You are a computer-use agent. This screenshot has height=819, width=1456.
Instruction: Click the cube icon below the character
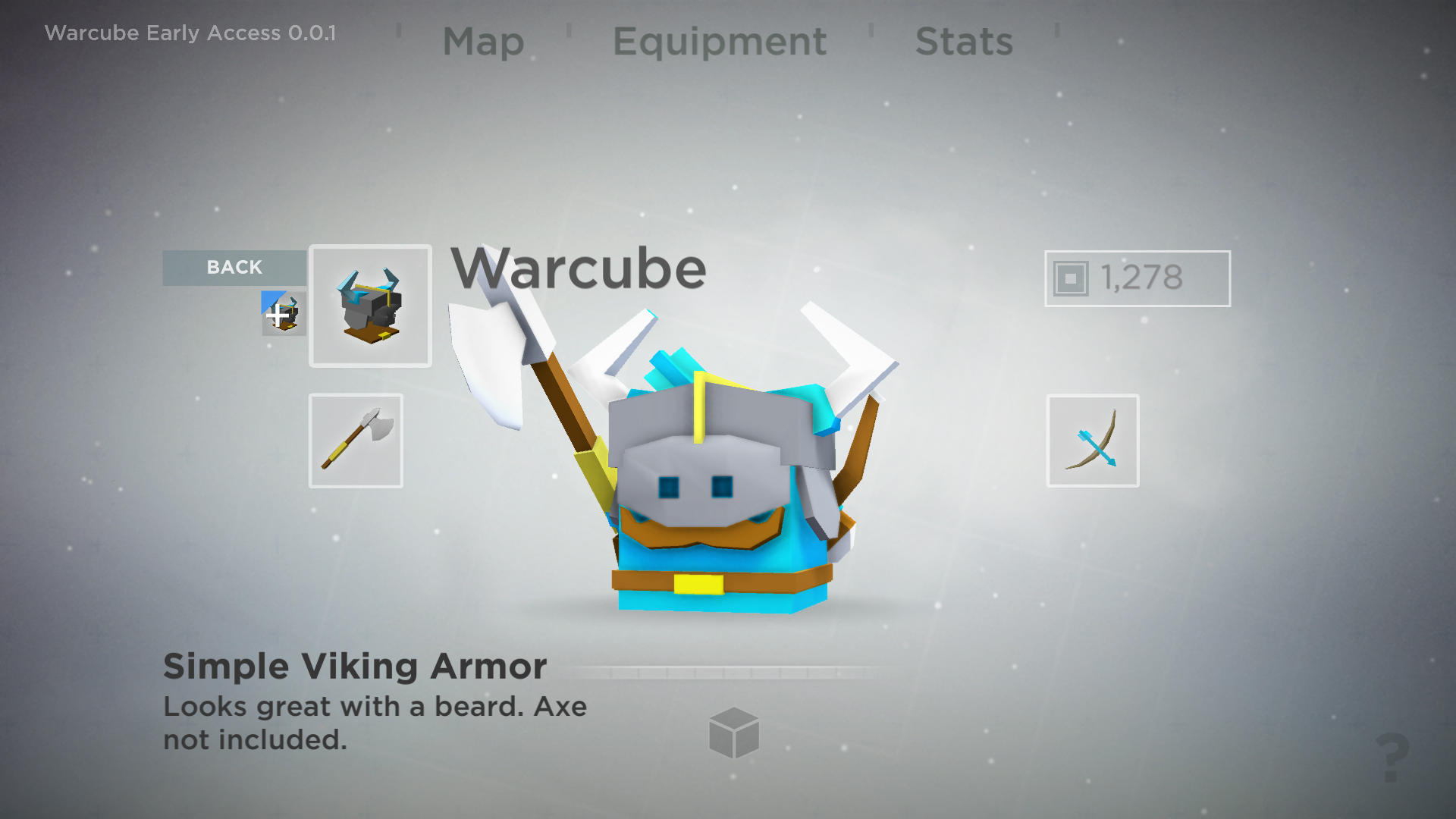[734, 733]
